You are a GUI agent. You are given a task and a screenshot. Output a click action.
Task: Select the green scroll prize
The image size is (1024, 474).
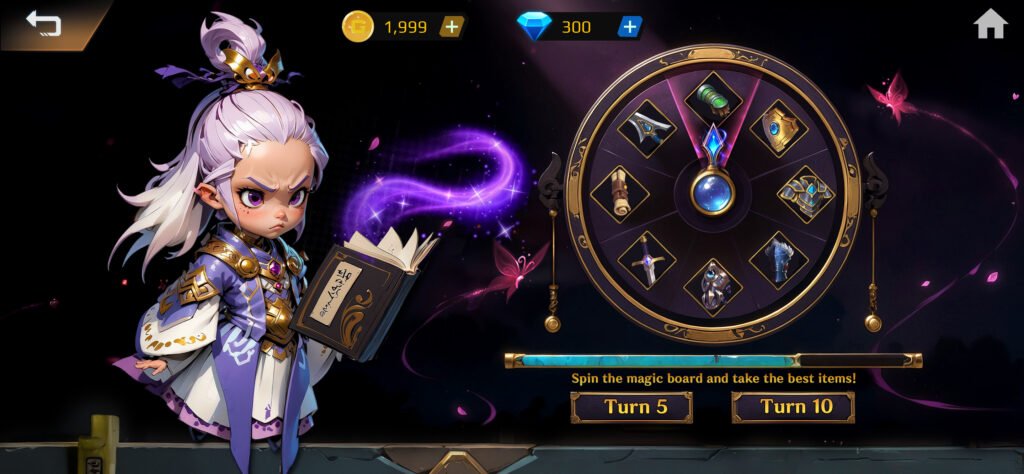pos(713,98)
